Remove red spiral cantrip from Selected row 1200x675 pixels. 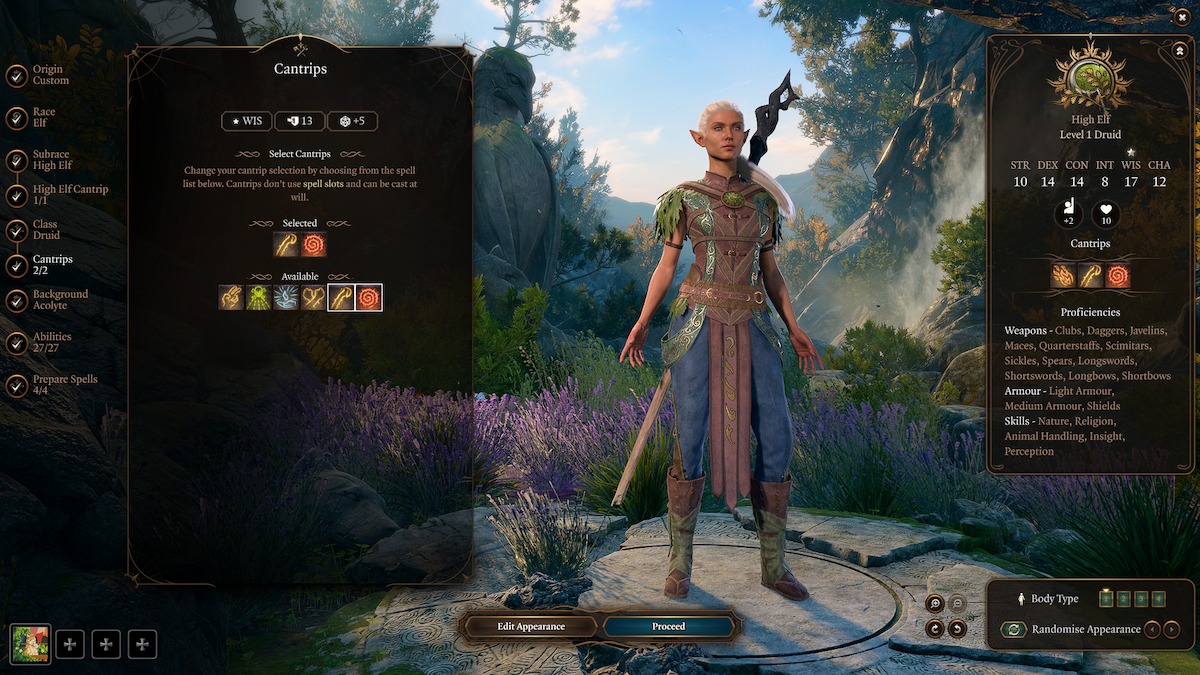point(314,244)
